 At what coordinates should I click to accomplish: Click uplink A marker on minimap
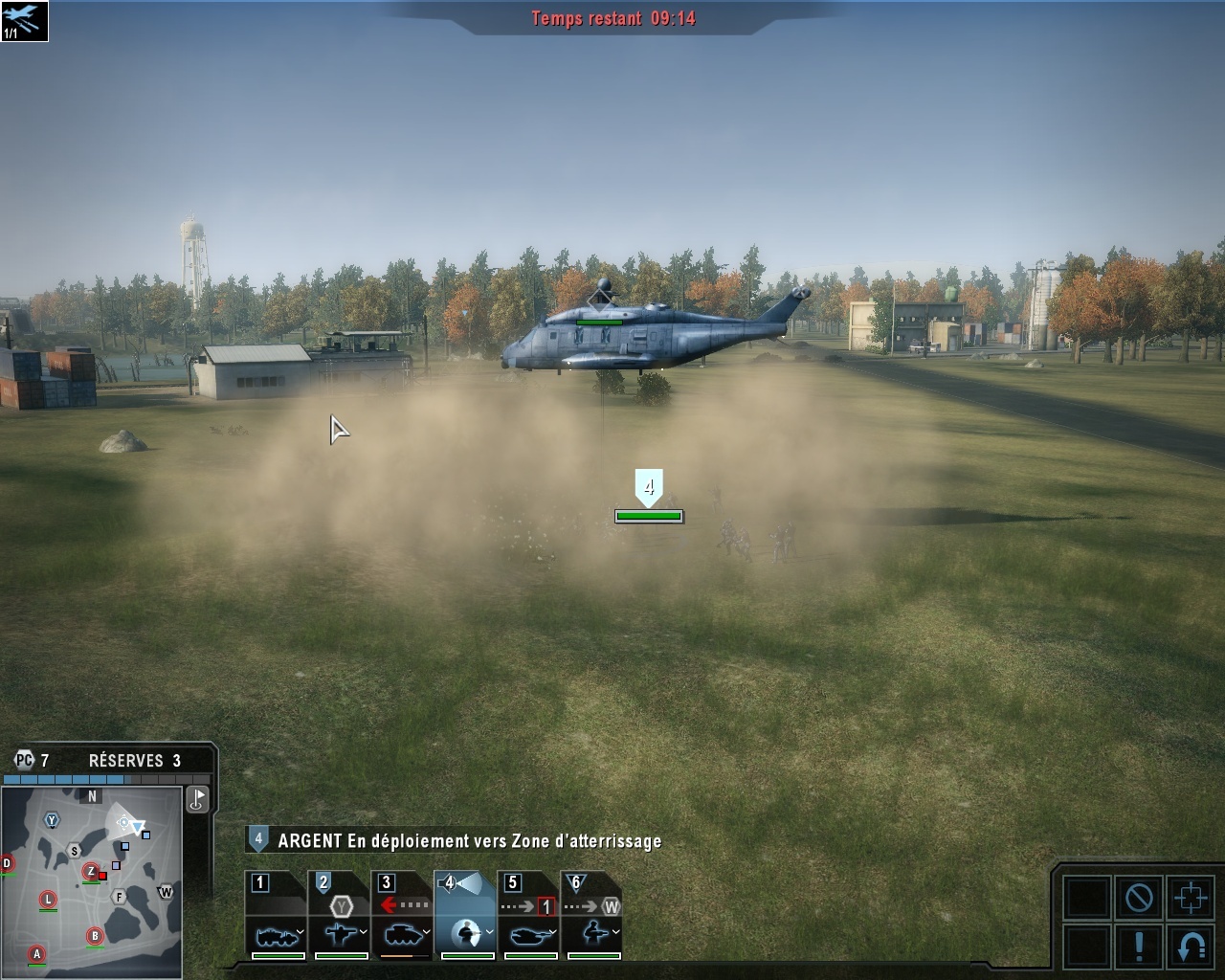coord(37,953)
